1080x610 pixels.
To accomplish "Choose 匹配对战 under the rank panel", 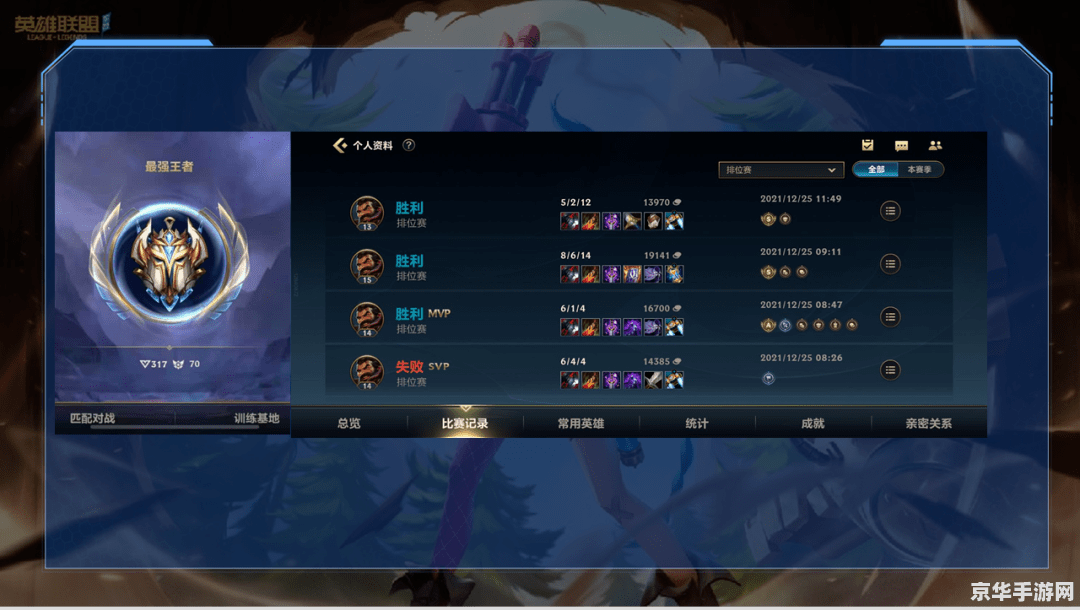I will click(x=91, y=419).
